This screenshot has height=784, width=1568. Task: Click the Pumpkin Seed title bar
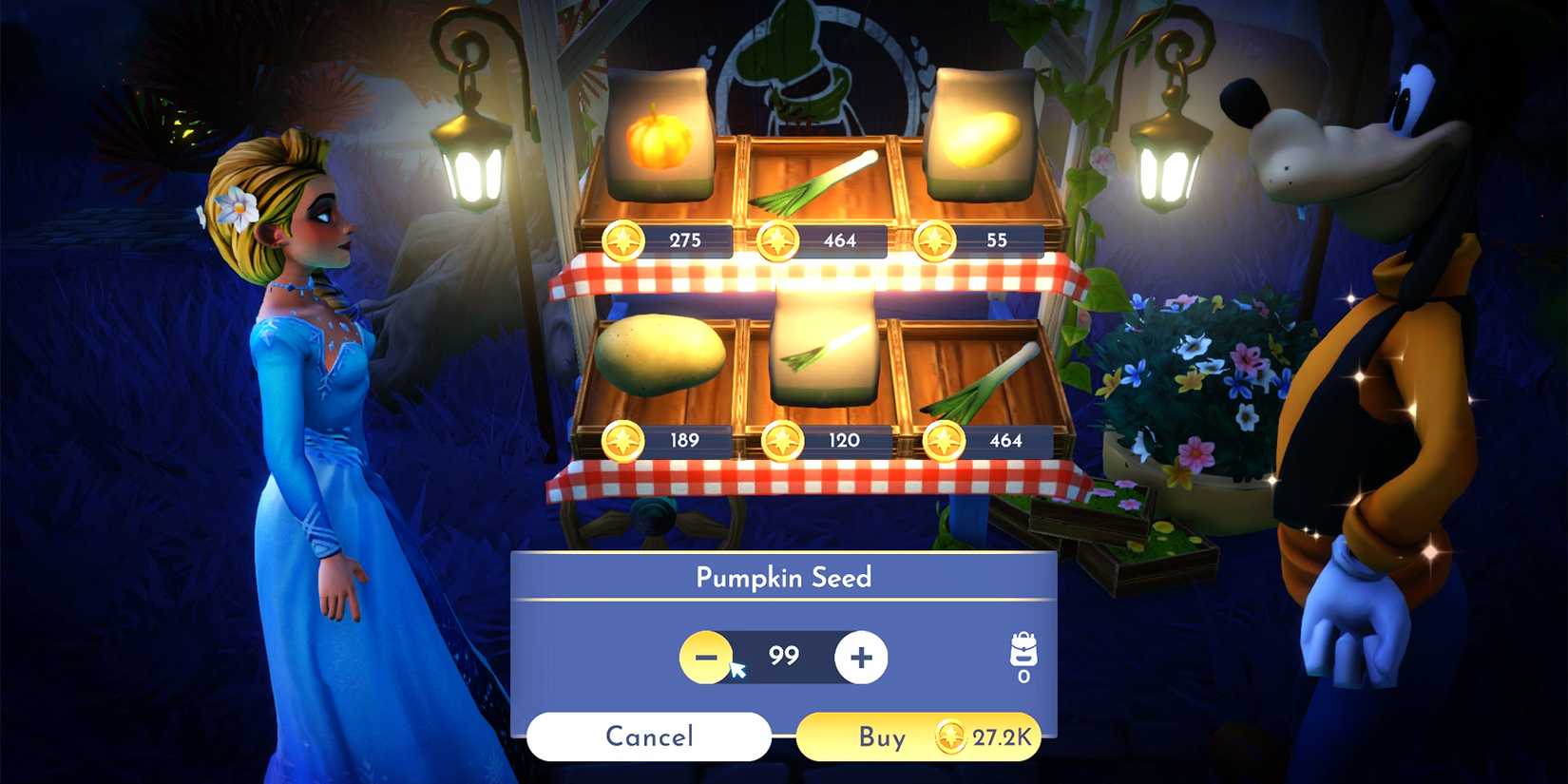[x=786, y=577]
